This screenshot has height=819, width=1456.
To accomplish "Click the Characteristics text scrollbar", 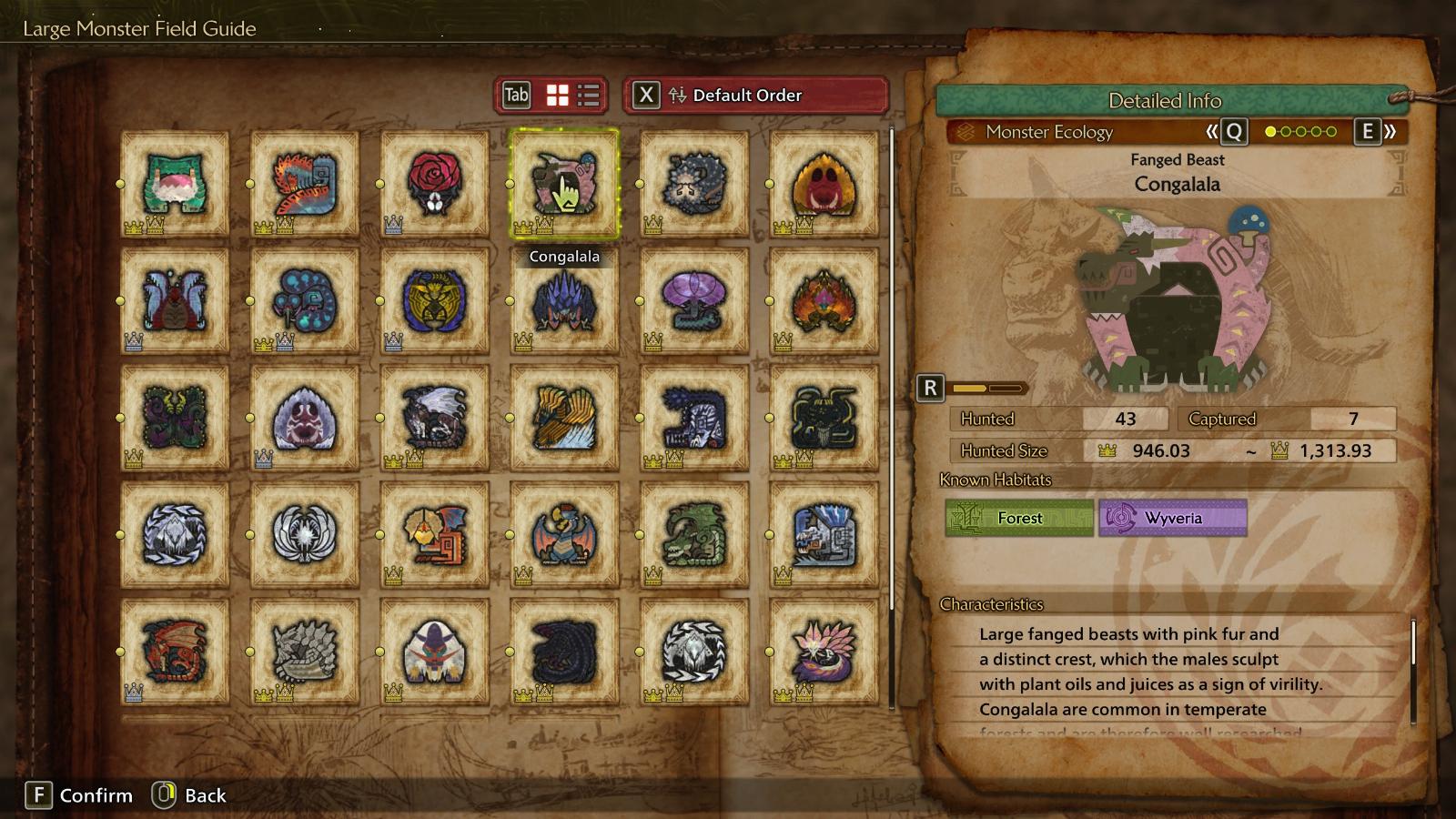I will (x=1413, y=644).
